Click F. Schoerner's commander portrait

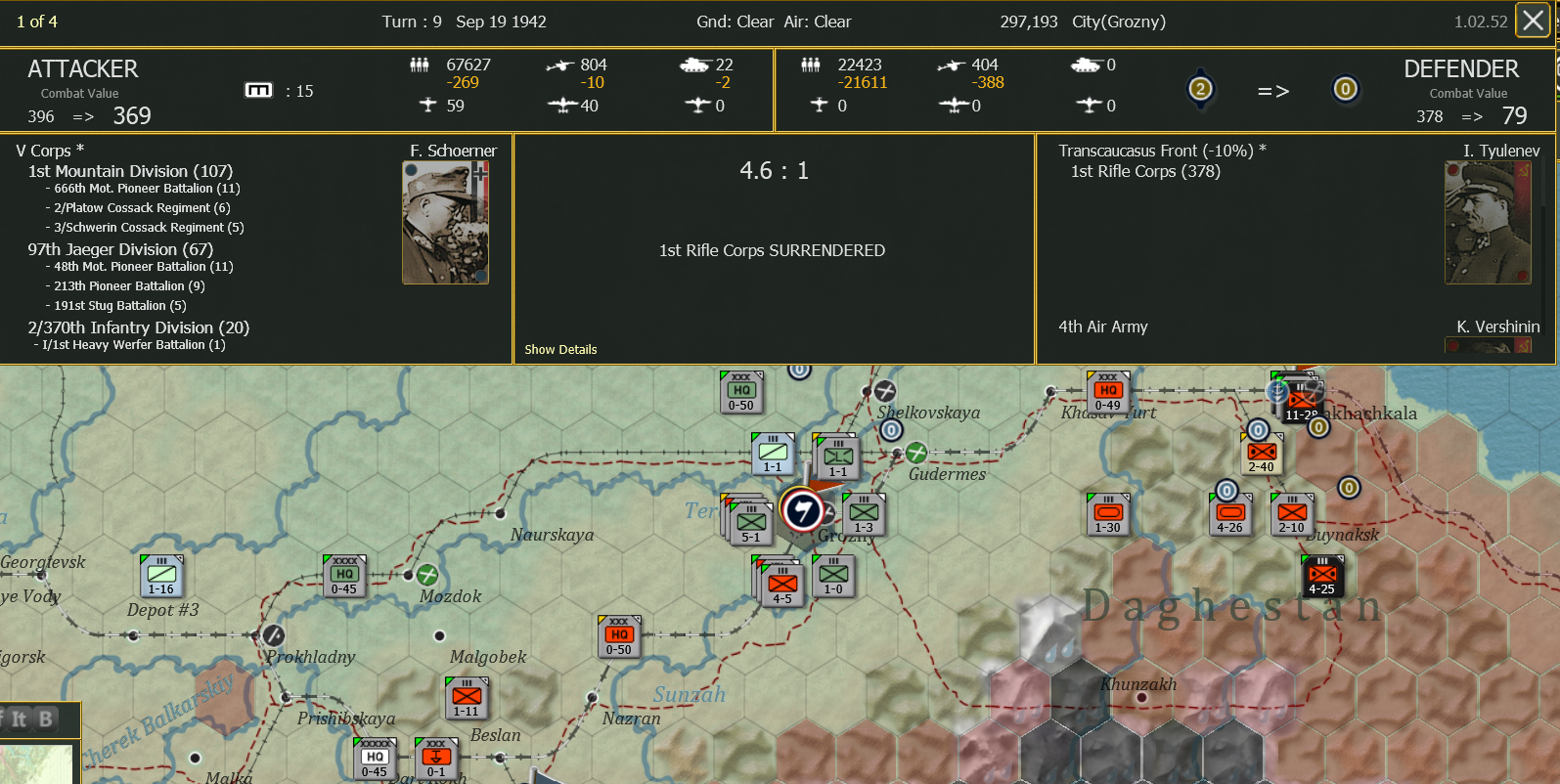pos(445,221)
